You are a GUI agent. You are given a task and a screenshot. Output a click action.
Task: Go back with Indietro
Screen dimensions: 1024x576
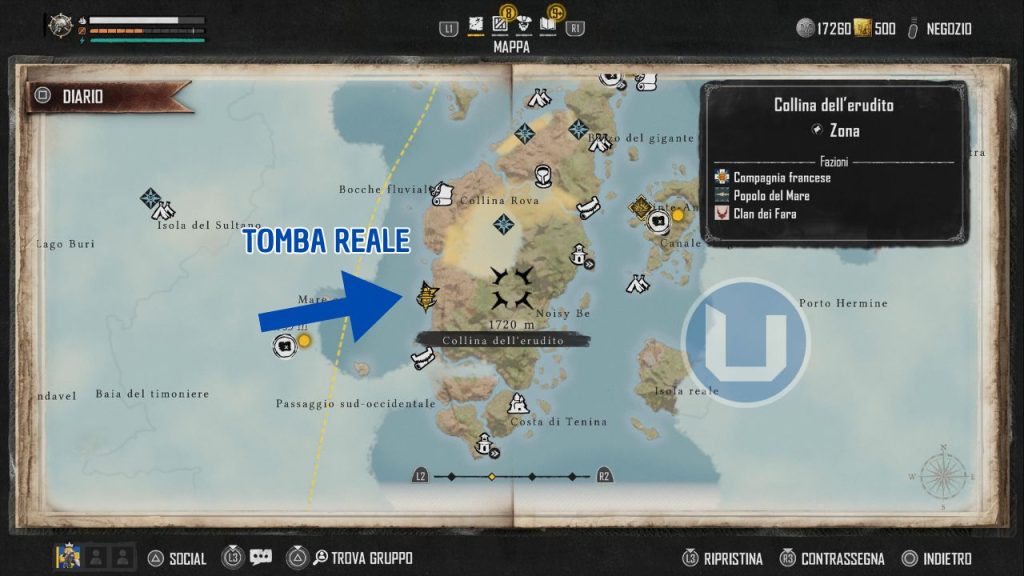(946, 559)
